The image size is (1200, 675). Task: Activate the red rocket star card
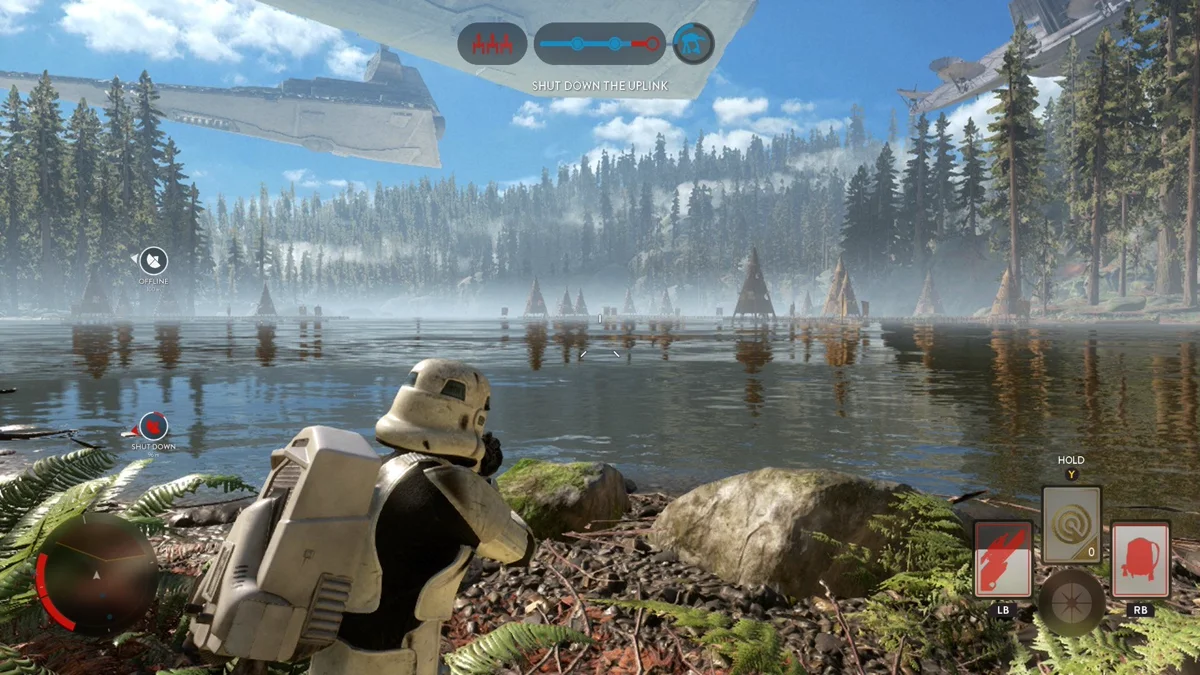coord(1003,559)
